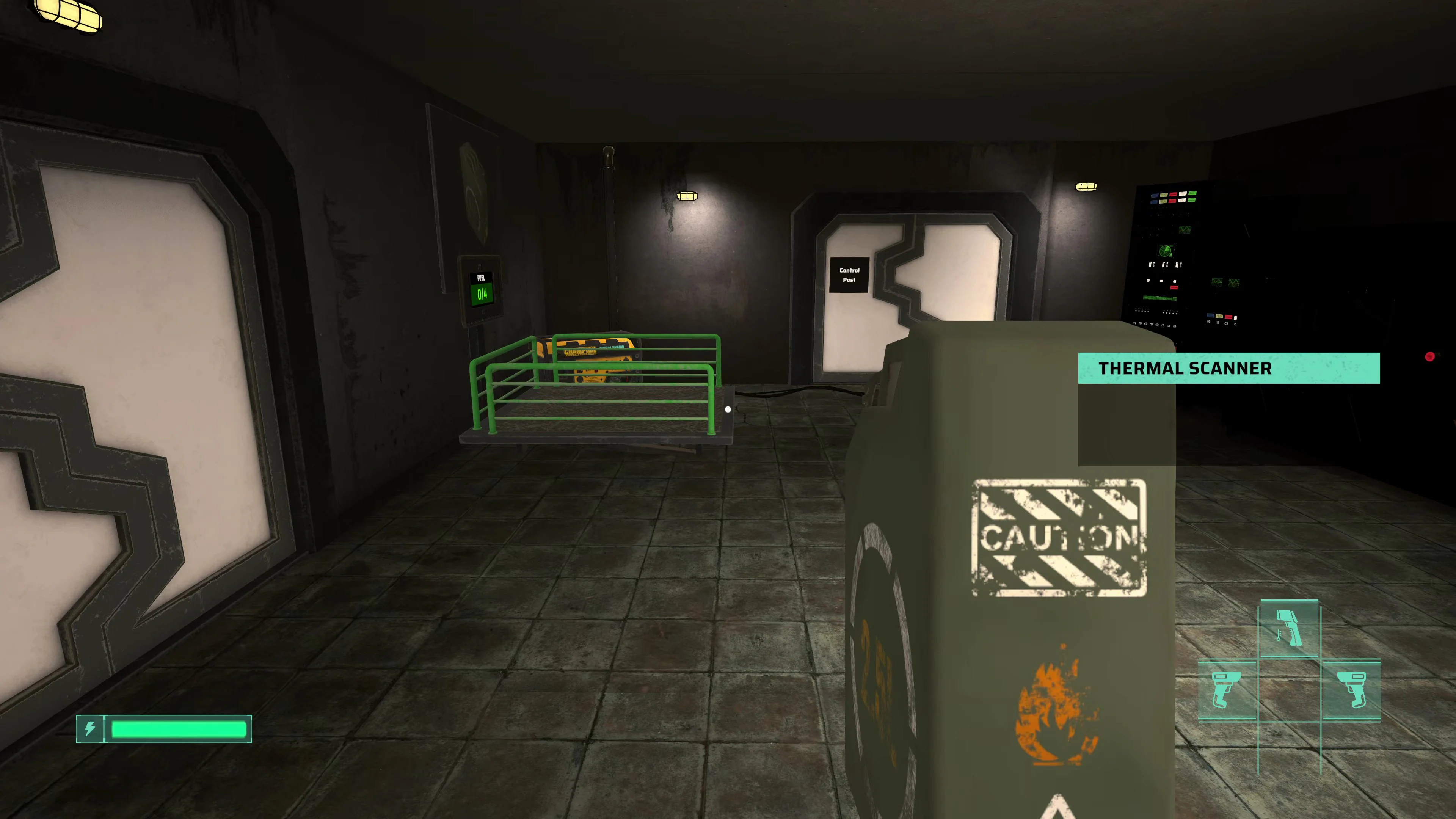This screenshot has height=819, width=1456.
Task: Click the white crosshair dot in screen center
Action: click(728, 409)
